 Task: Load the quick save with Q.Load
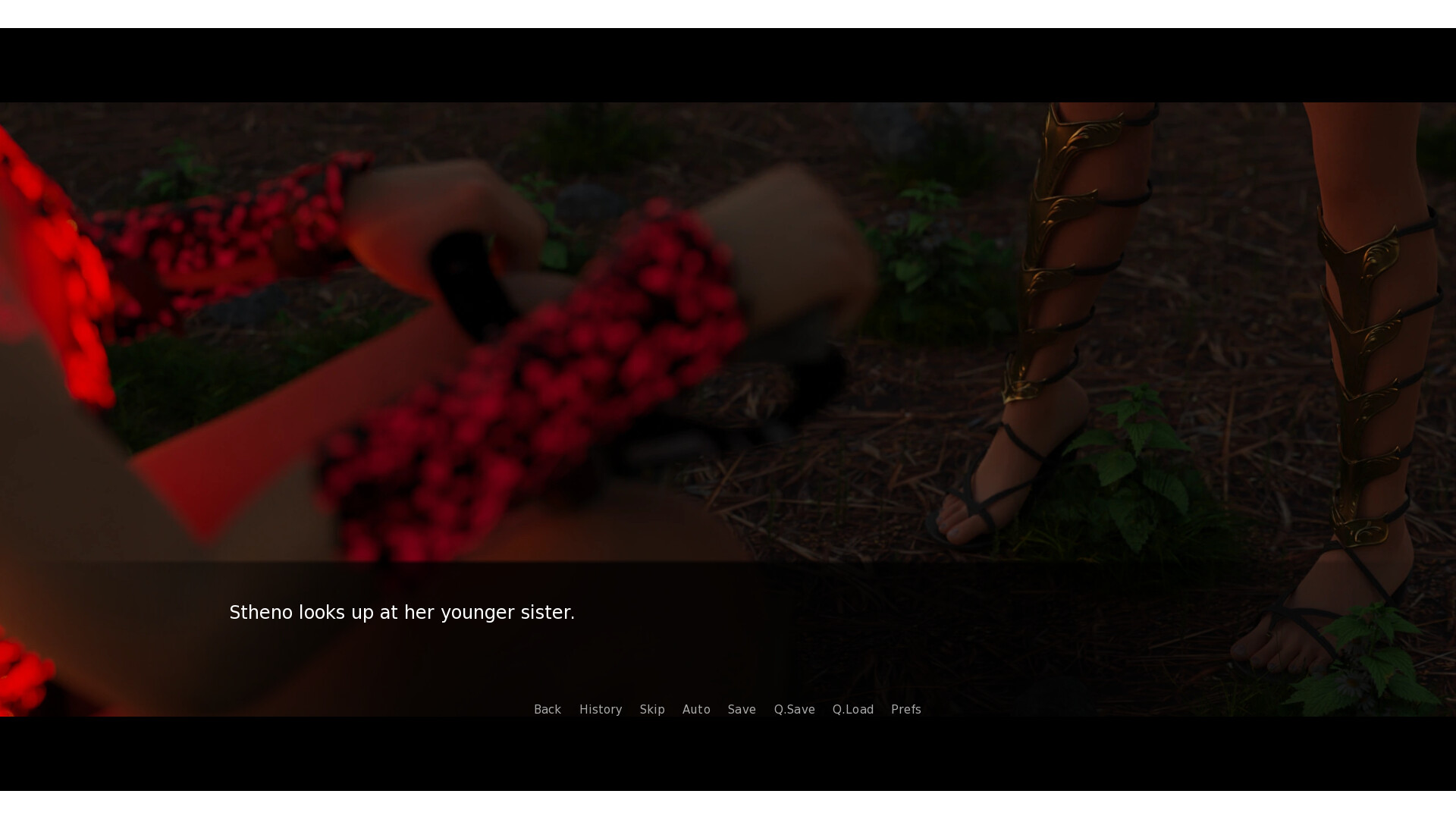(852, 709)
